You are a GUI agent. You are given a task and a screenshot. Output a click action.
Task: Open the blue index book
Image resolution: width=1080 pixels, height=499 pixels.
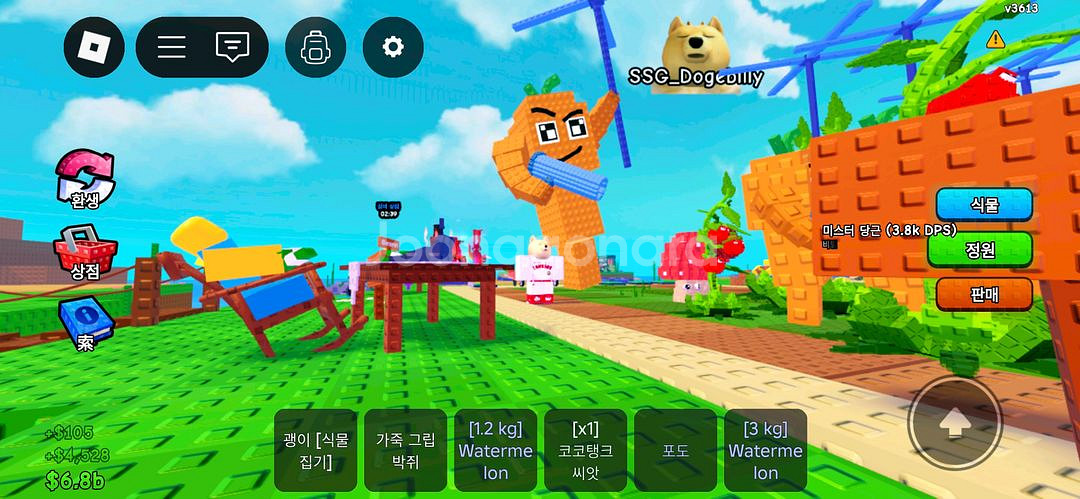click(85, 322)
